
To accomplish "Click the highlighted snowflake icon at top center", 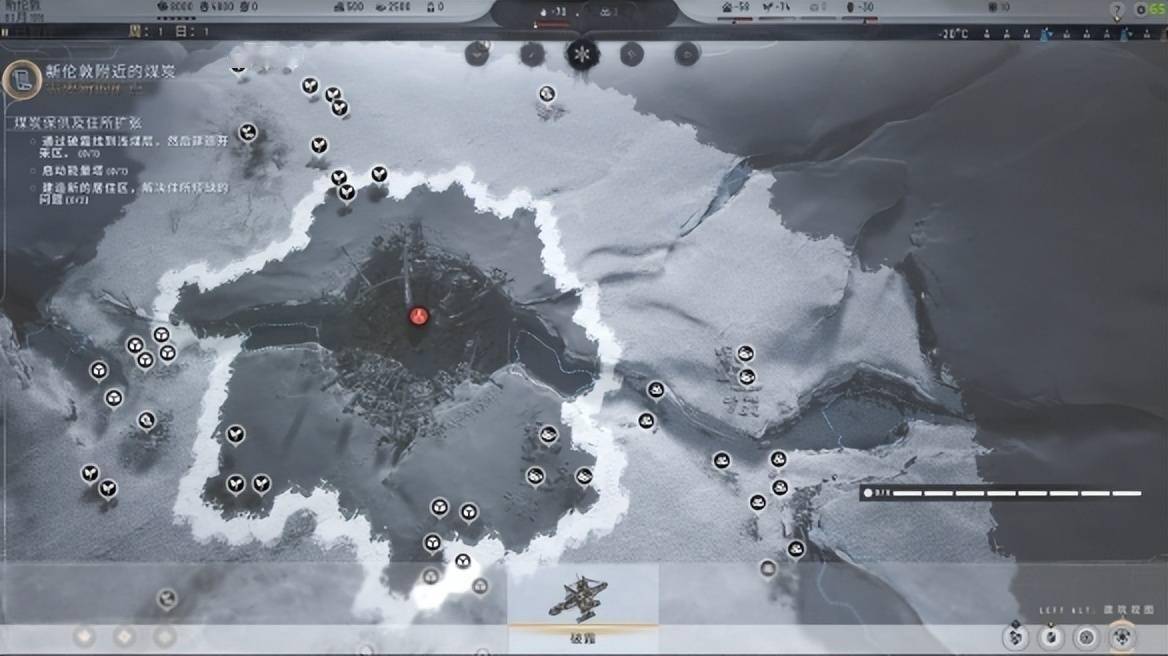I will tap(581, 54).
